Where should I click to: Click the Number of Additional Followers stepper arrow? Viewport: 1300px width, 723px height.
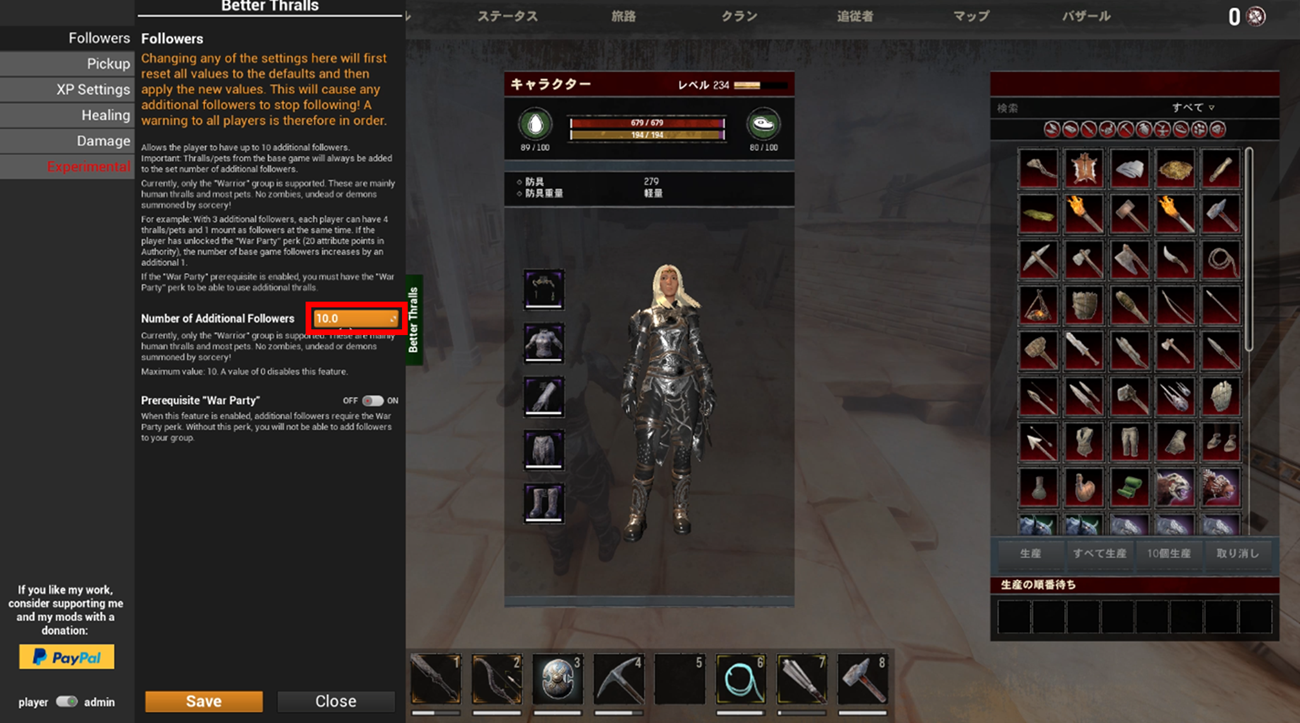click(x=391, y=318)
